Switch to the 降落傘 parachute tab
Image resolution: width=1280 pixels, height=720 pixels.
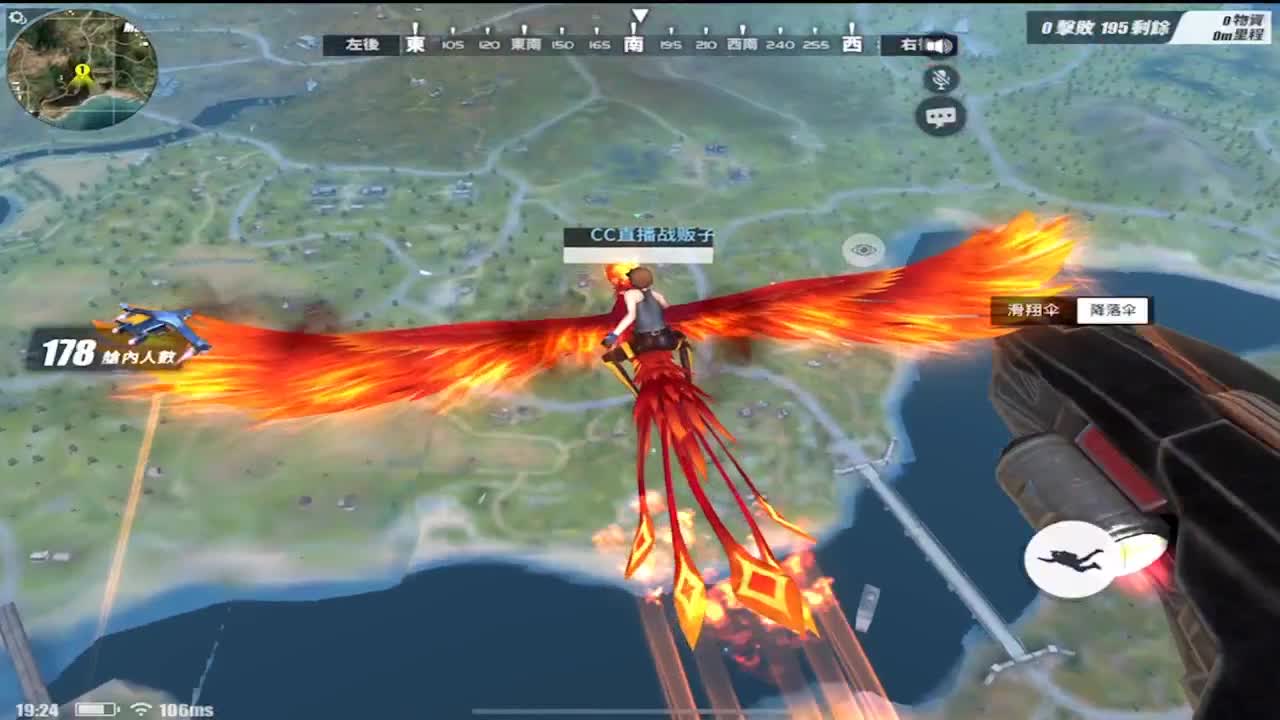click(x=1113, y=311)
